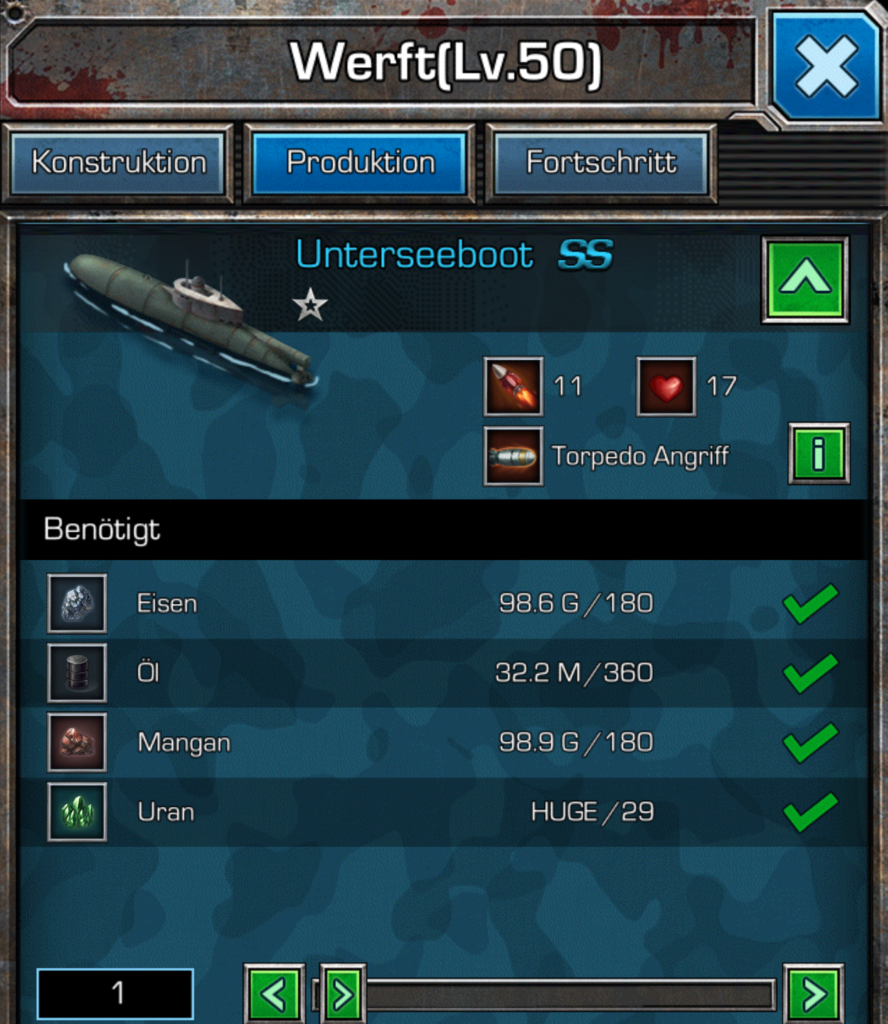Screen dimensions: 888x1024
Task: Click the quantity slider handle
Action: (342, 994)
